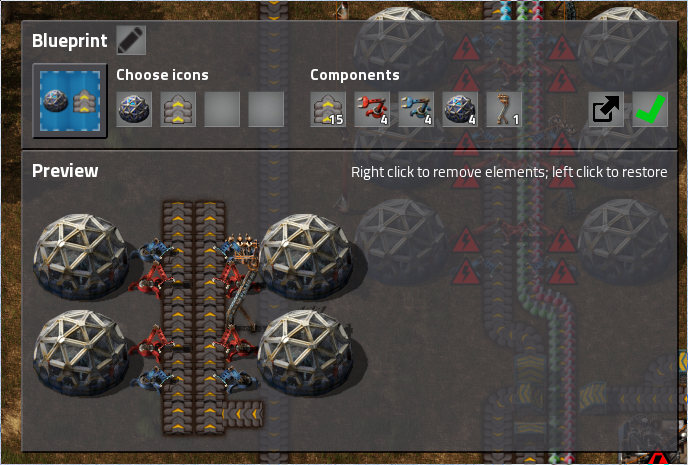The width and height of the screenshot is (688, 465).
Task: Choose the transport belt icon slot
Action: [178, 109]
